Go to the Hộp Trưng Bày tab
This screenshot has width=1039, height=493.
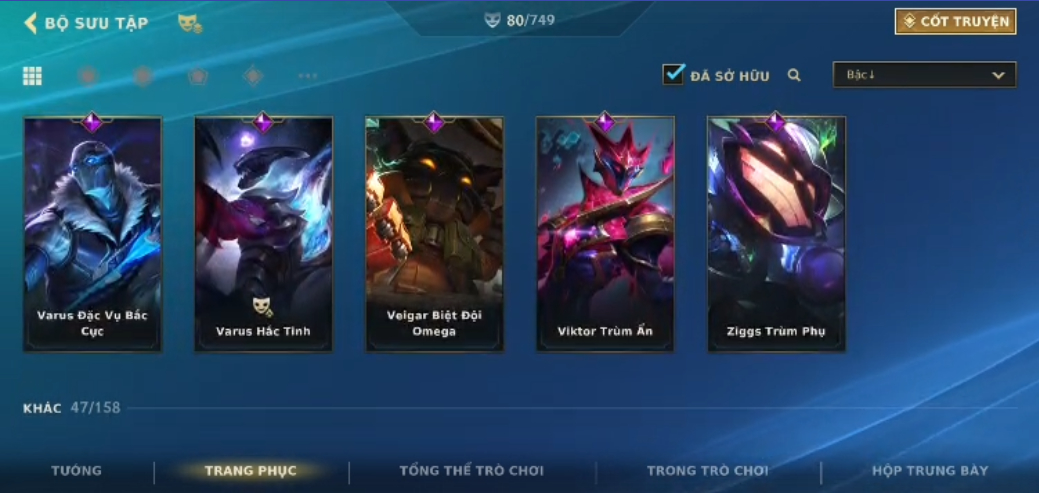click(x=930, y=470)
